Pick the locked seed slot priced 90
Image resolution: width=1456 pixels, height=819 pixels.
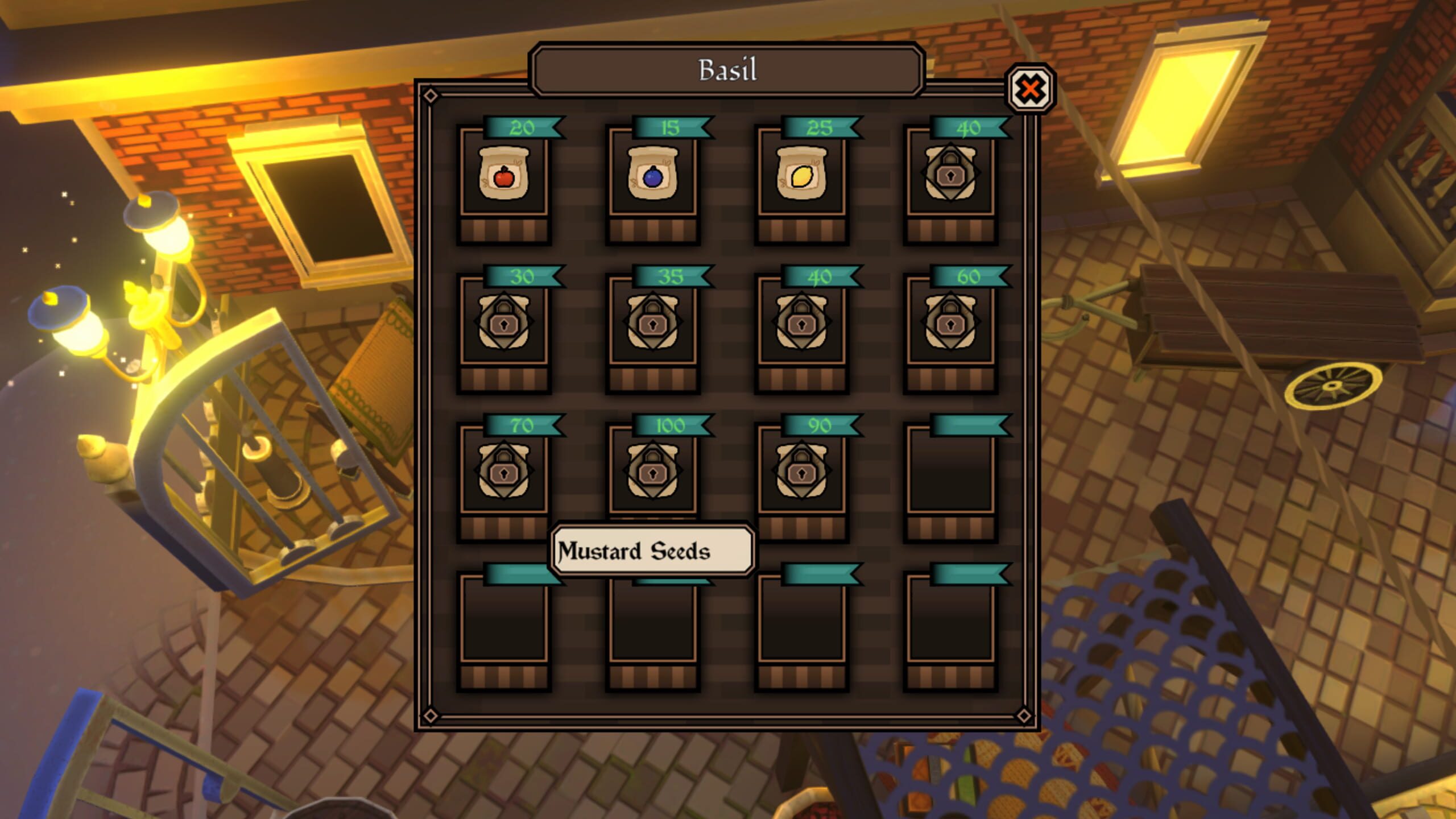point(801,472)
